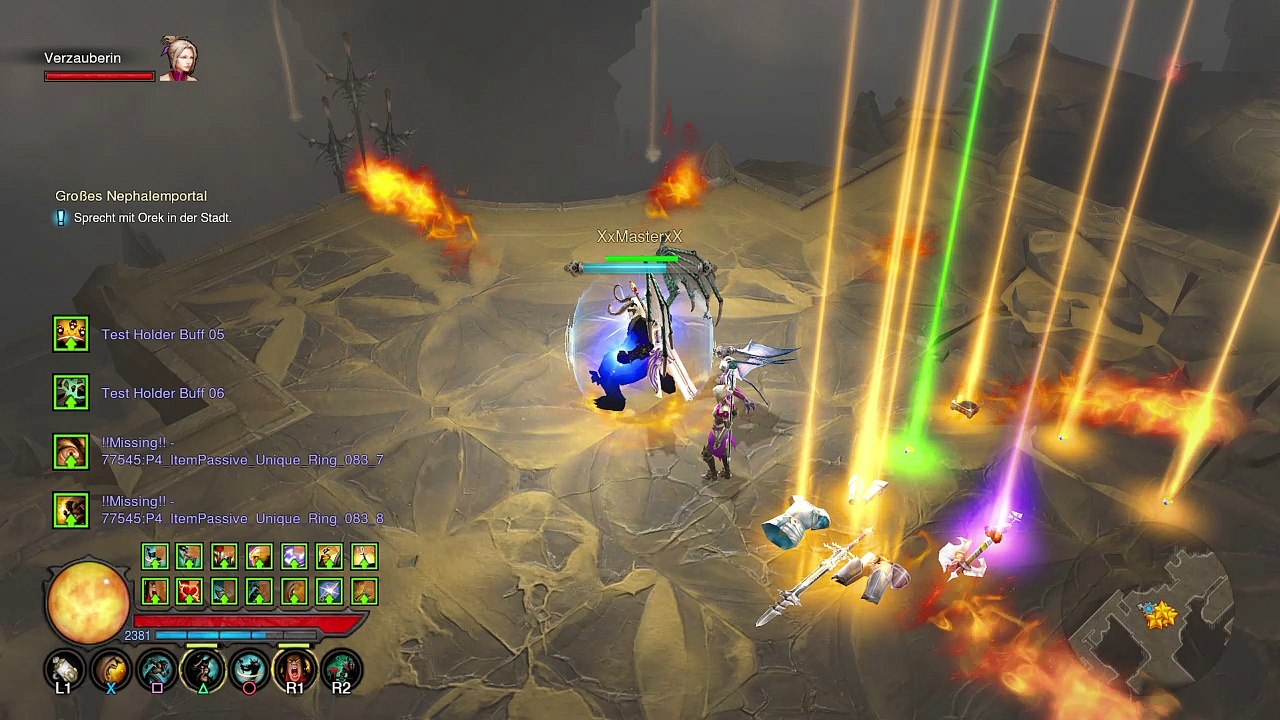1280x720 pixels.
Task: Activate the golden fist skill on X
Action: tap(111, 670)
